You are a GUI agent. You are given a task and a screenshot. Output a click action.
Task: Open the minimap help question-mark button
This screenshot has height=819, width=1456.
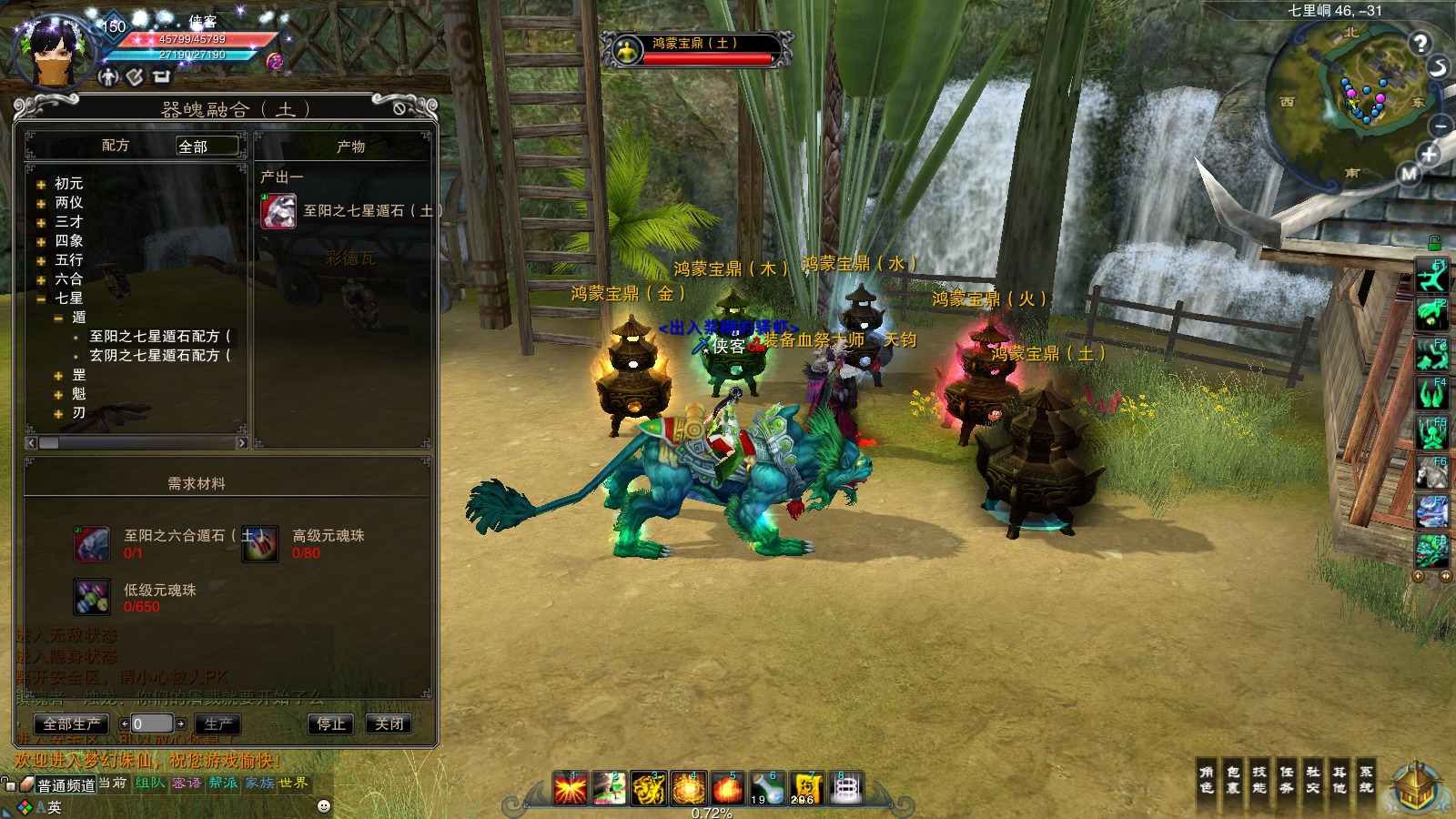tap(1420, 43)
